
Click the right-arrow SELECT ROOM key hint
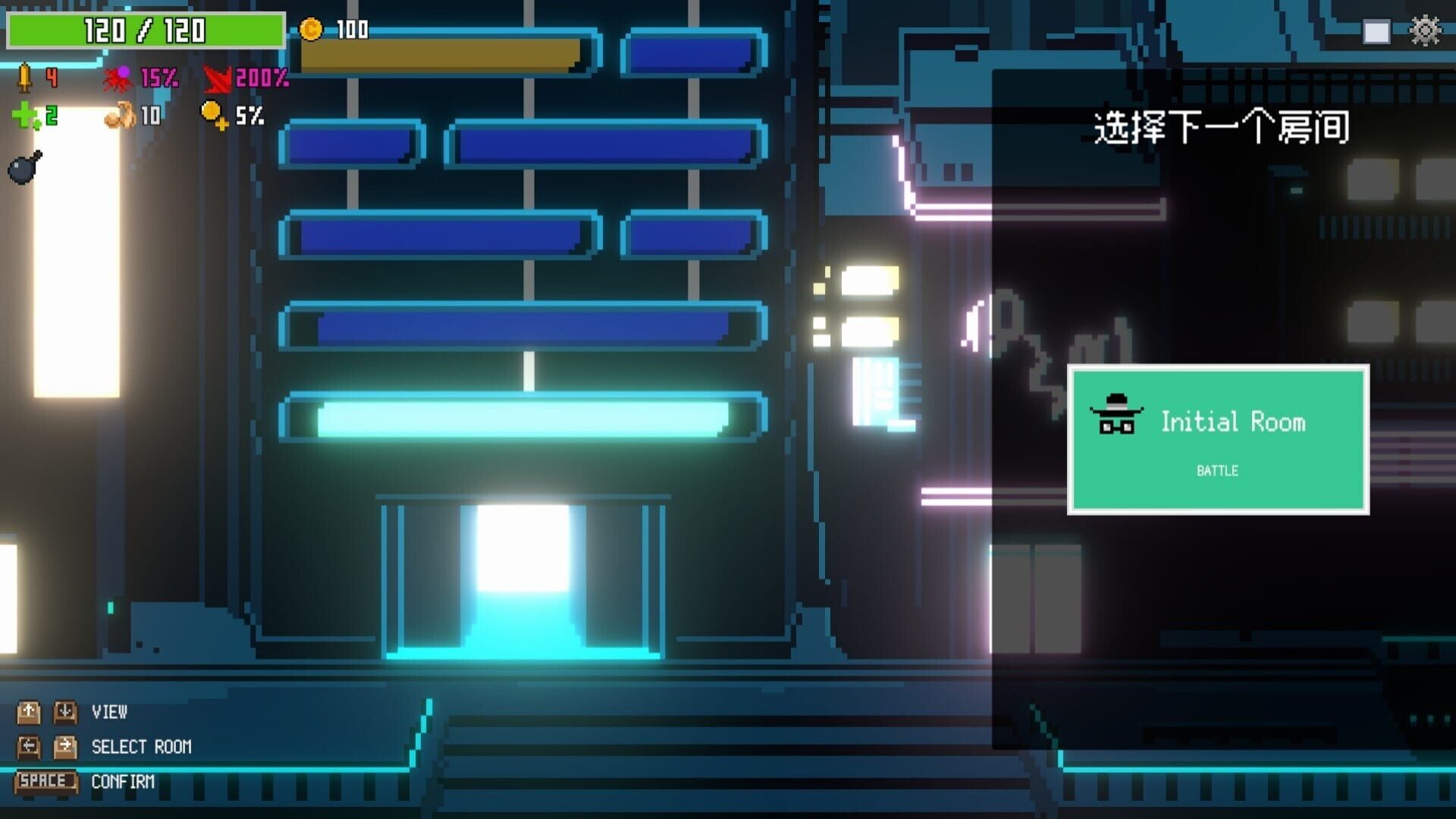66,747
